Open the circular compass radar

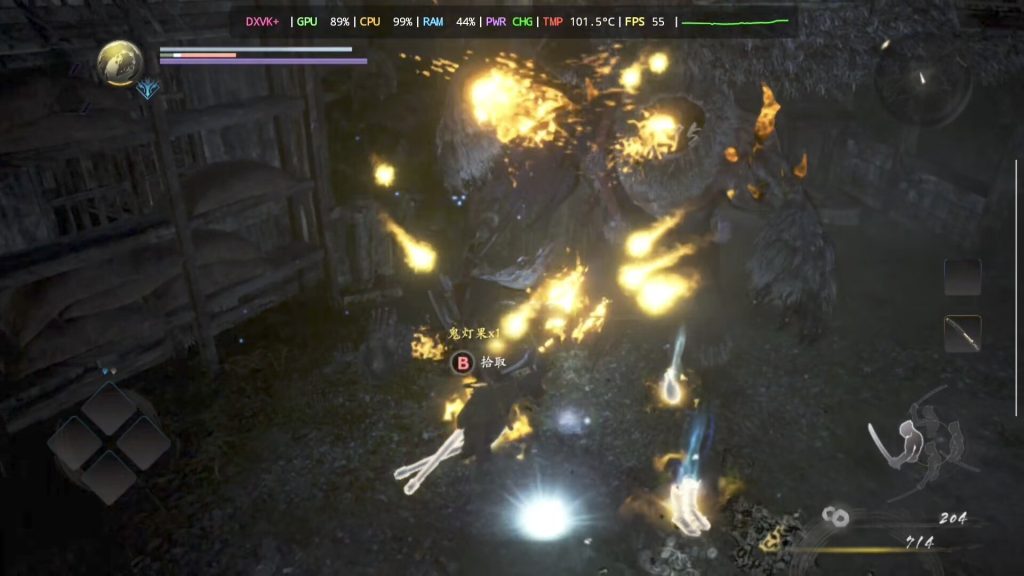pos(921,82)
